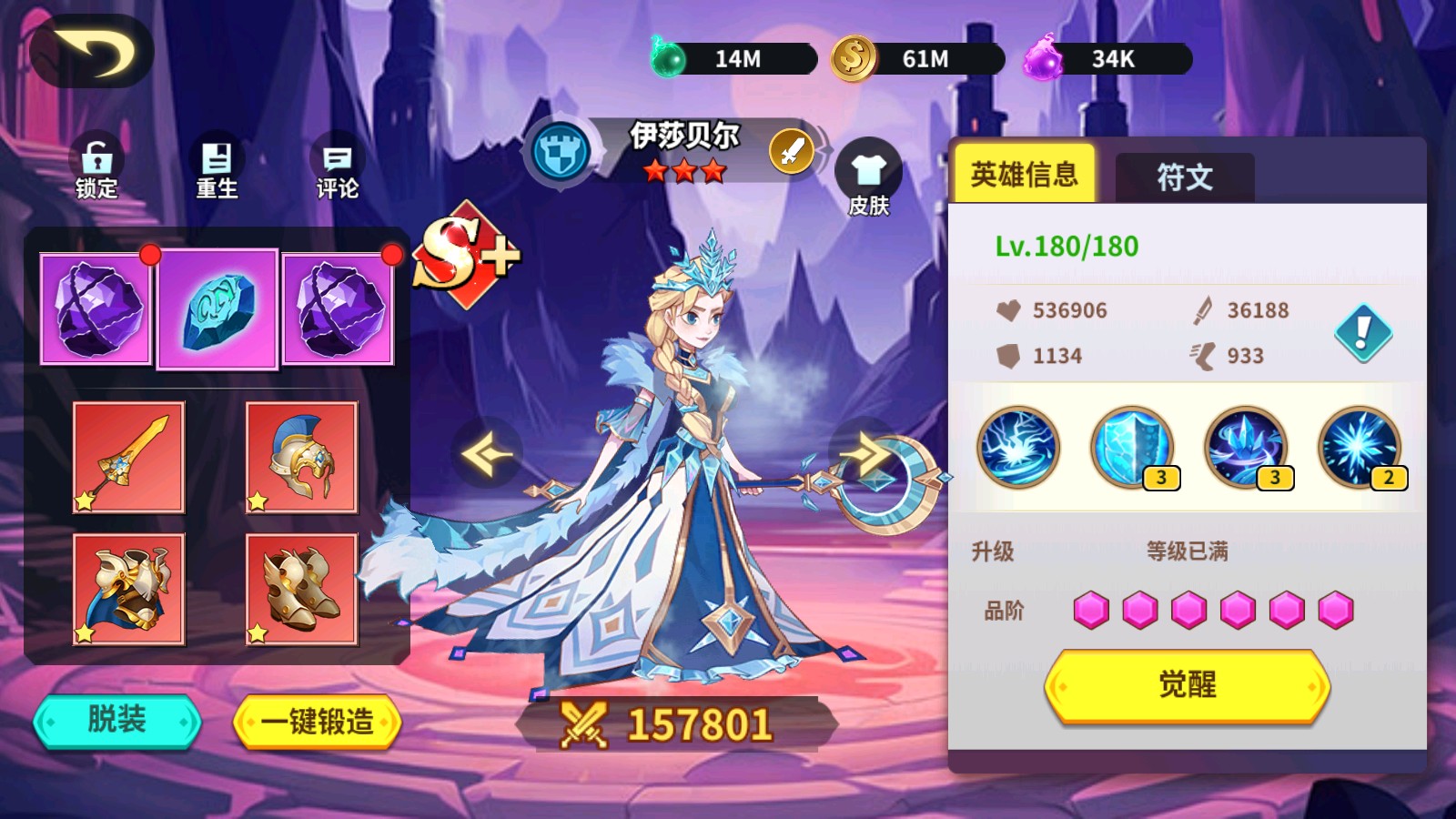
Task: Open the first lightning skill icon
Action: click(1019, 448)
